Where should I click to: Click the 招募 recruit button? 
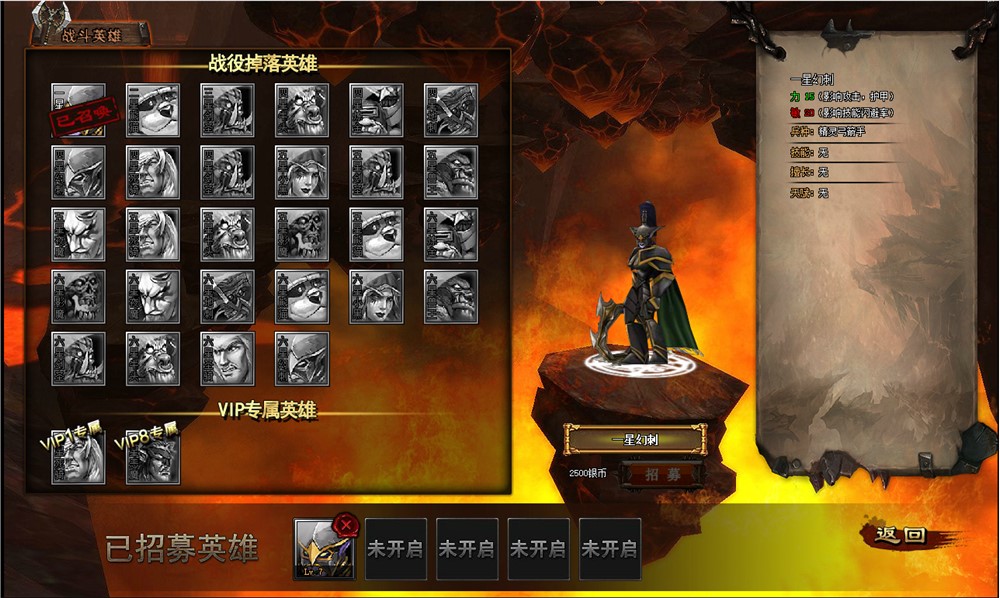(x=661, y=474)
